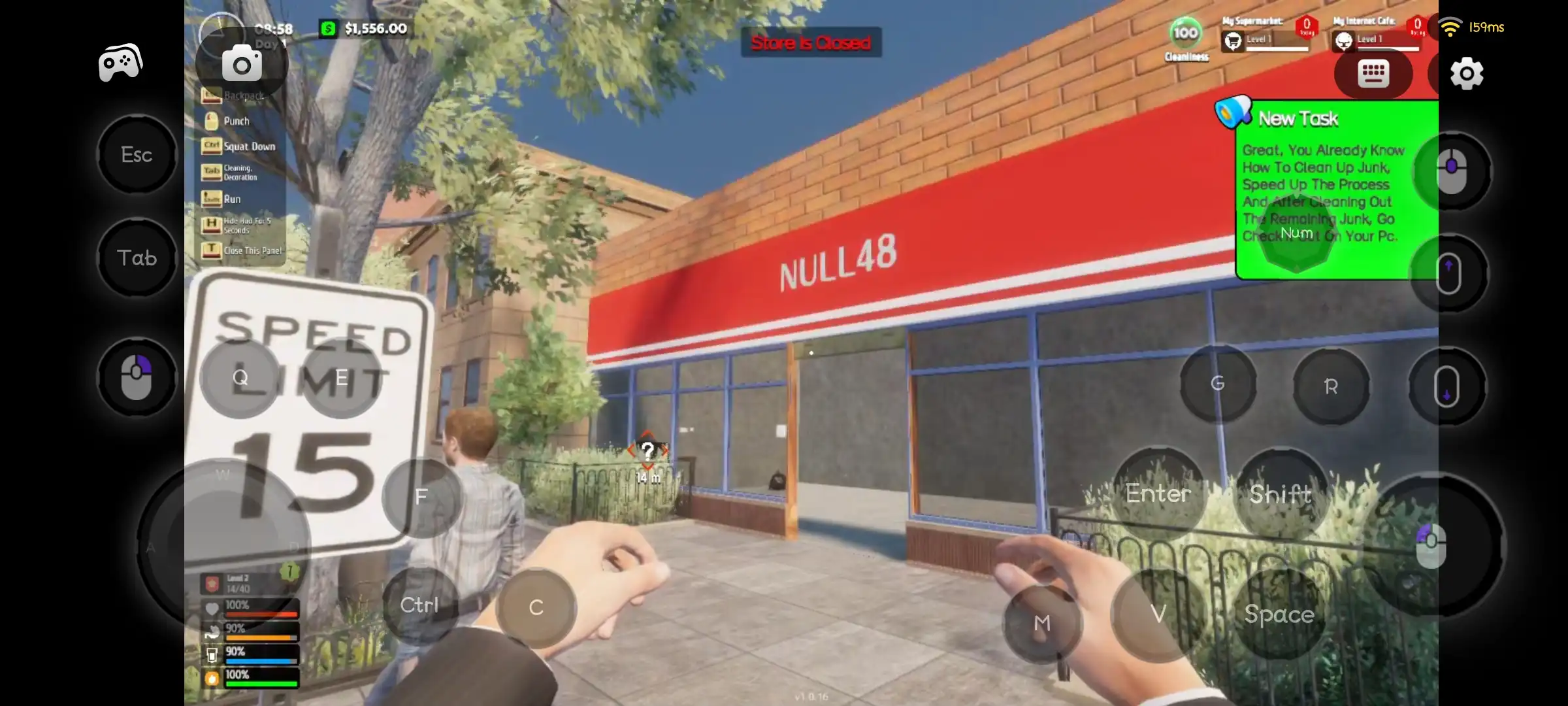Open the settings gear menu
The height and width of the screenshot is (706, 1568).
click(x=1465, y=74)
